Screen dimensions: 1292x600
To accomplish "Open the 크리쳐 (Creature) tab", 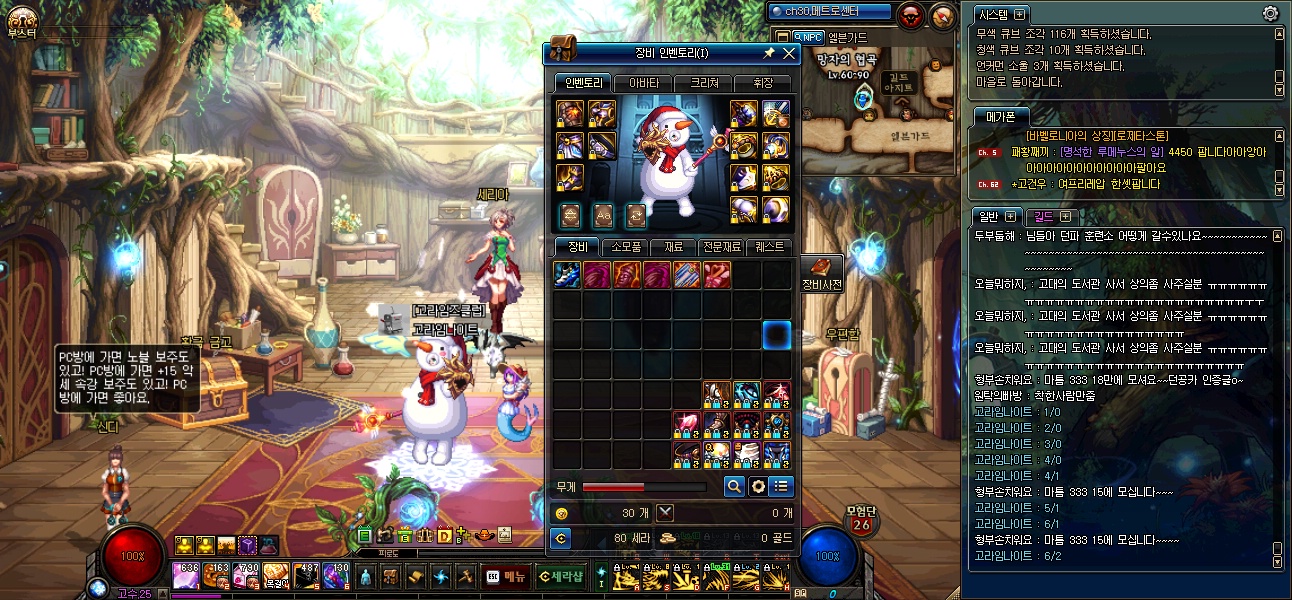I will [x=702, y=83].
